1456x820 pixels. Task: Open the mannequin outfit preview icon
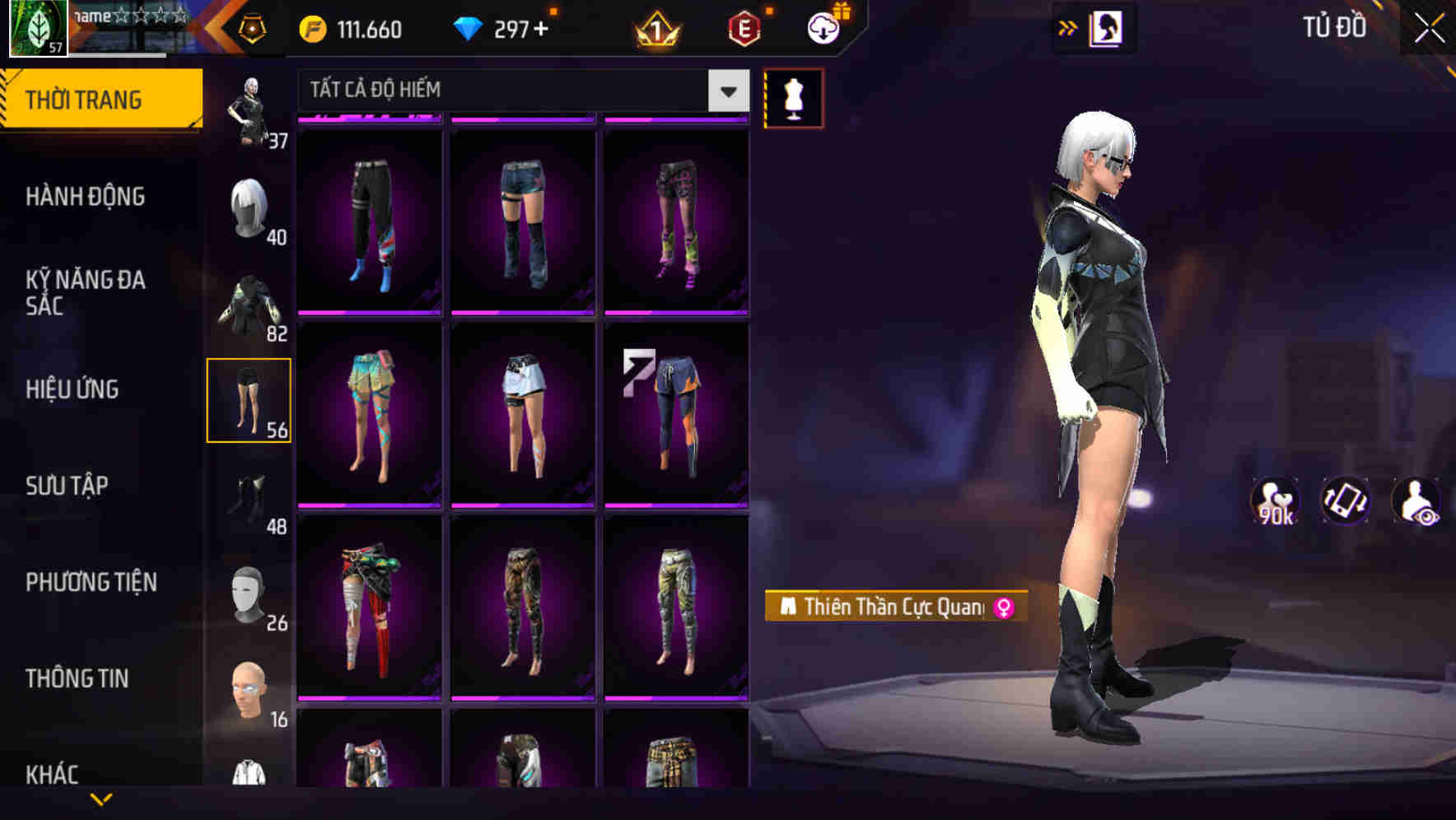(x=793, y=98)
